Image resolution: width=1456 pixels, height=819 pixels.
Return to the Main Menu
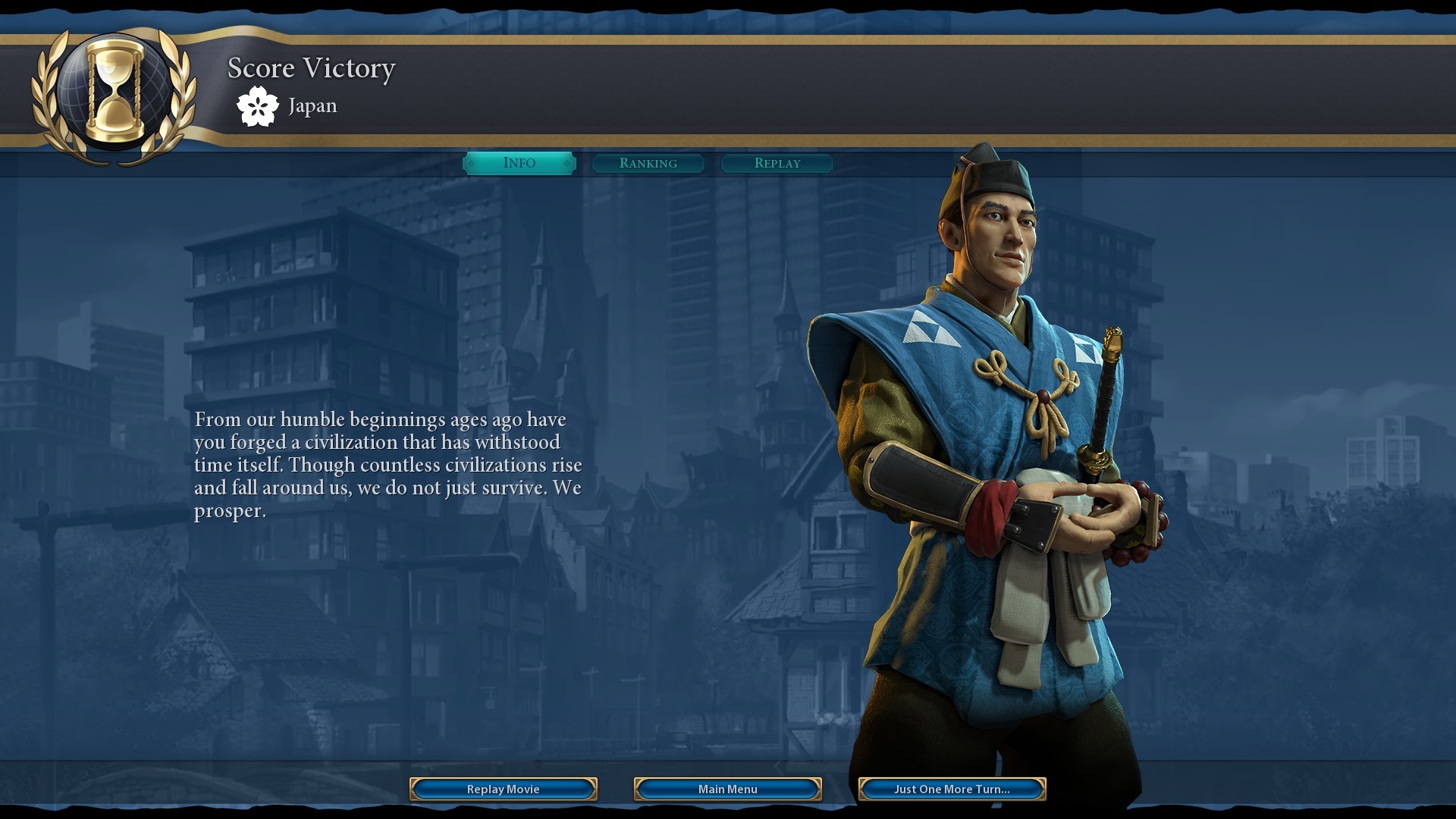coord(727,789)
